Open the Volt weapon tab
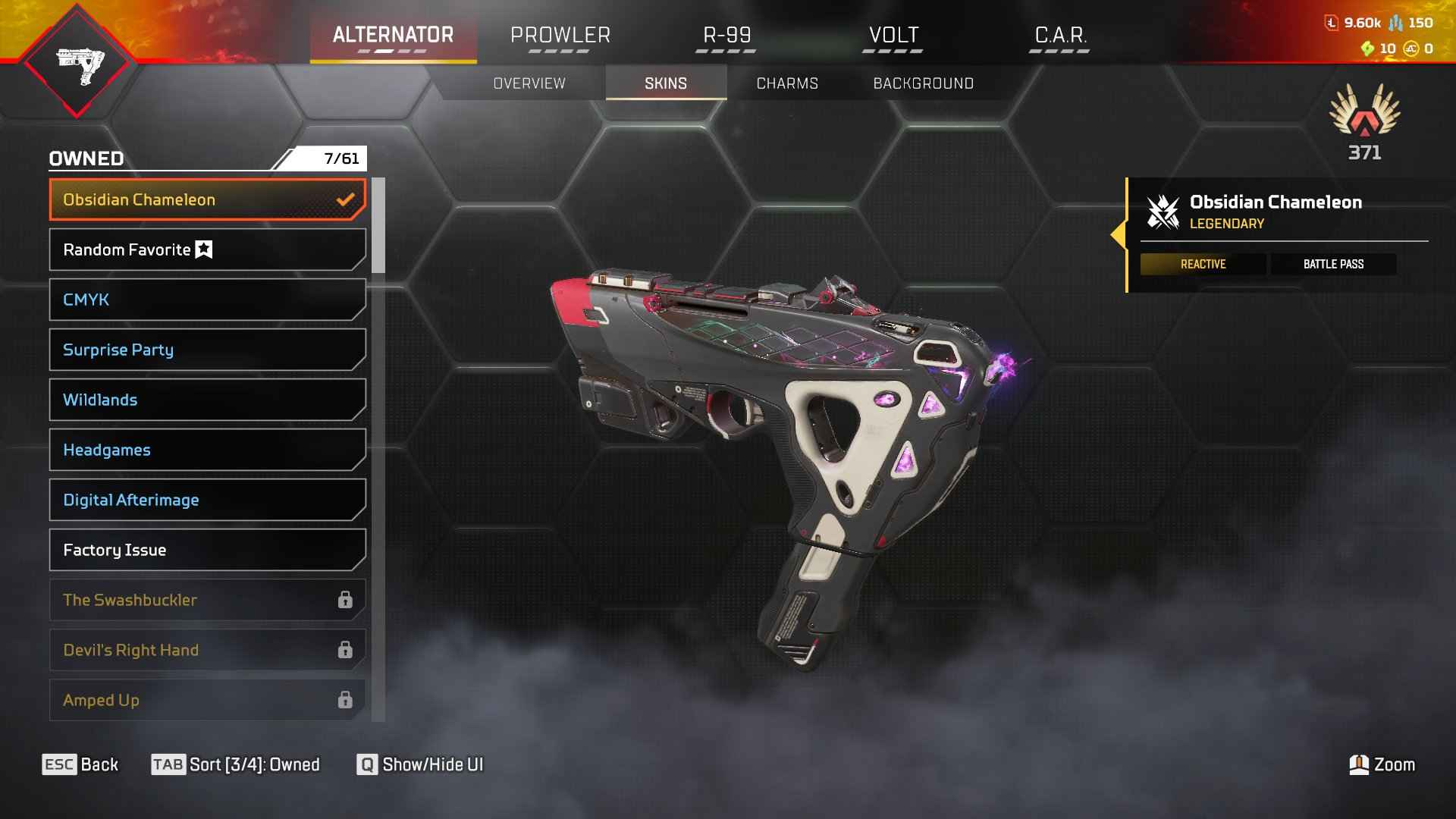 tap(893, 36)
